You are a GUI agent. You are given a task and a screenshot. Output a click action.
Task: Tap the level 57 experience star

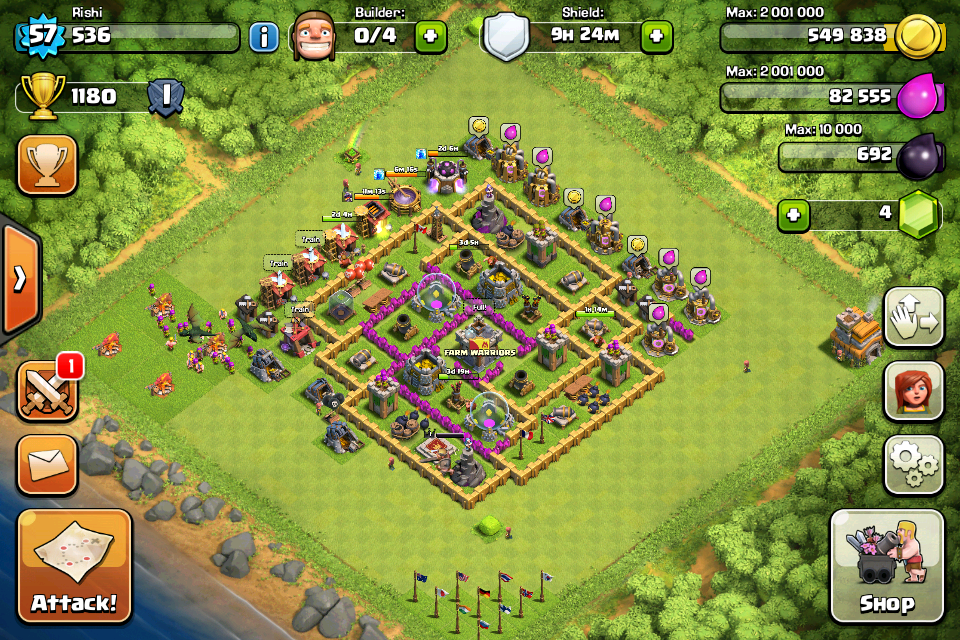(40, 36)
